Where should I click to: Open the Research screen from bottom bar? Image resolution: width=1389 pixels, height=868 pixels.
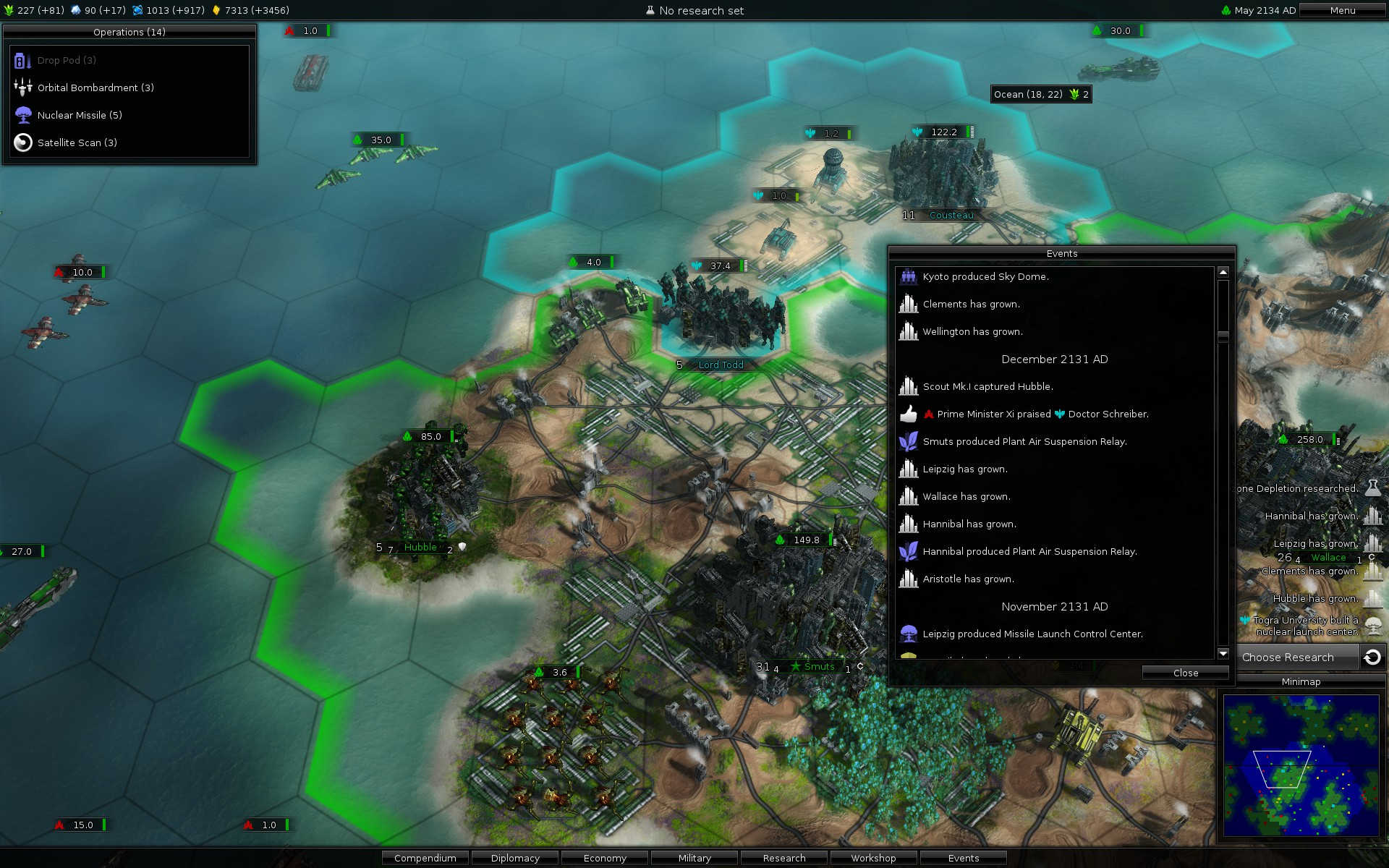point(784,858)
